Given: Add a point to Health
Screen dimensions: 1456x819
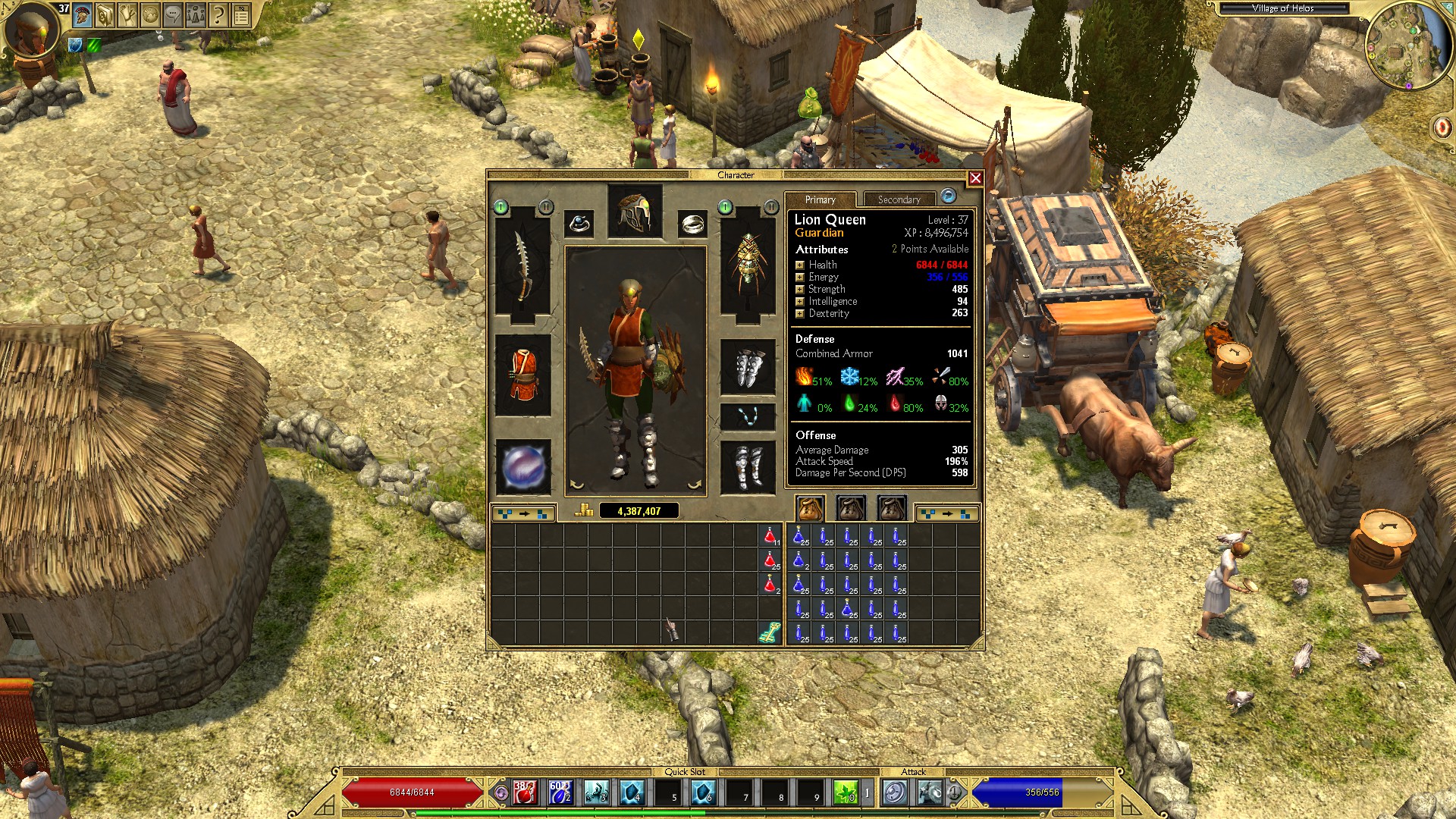Looking at the screenshot, I should (x=799, y=265).
